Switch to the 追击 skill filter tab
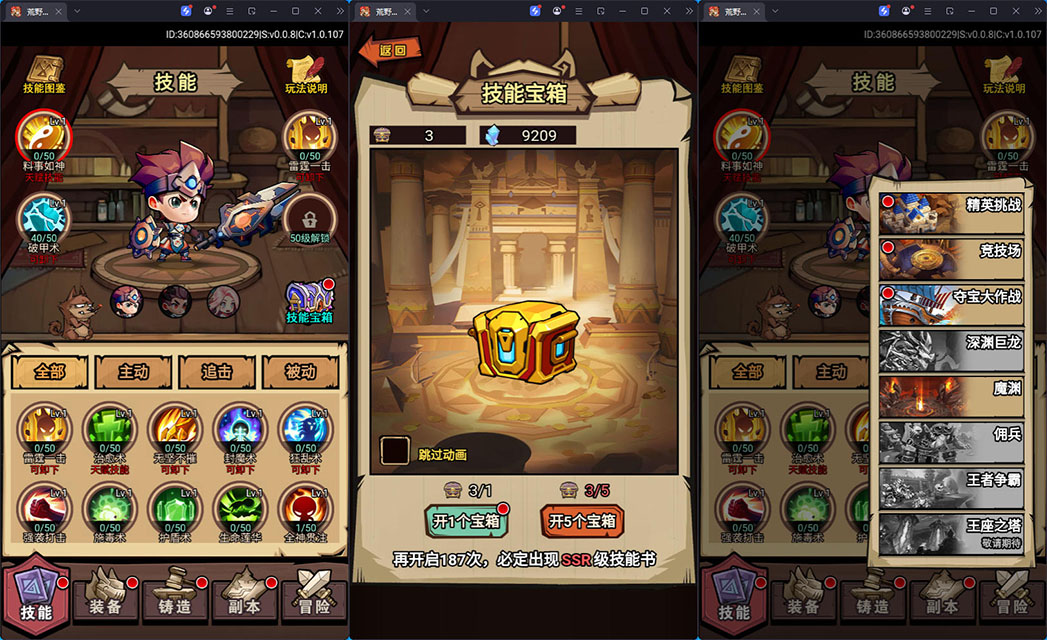 click(217, 372)
